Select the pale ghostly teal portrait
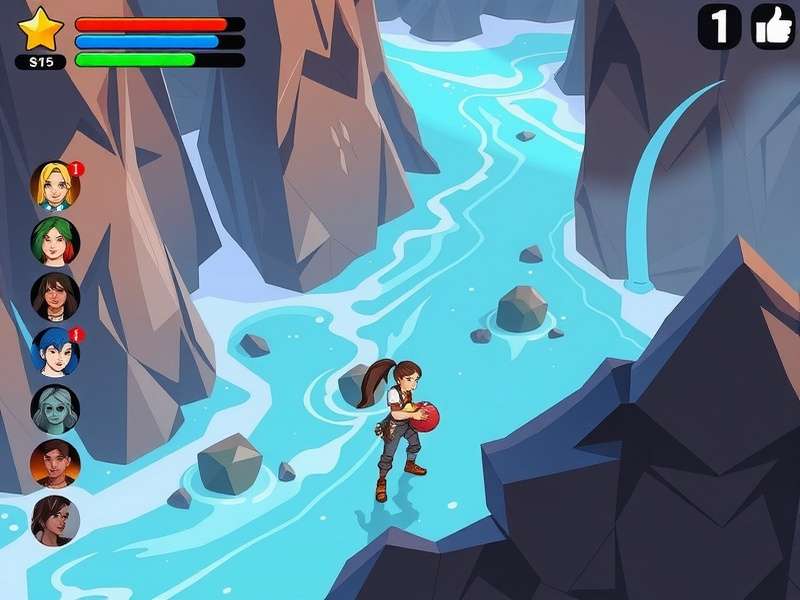The image size is (800, 600). 54,409
